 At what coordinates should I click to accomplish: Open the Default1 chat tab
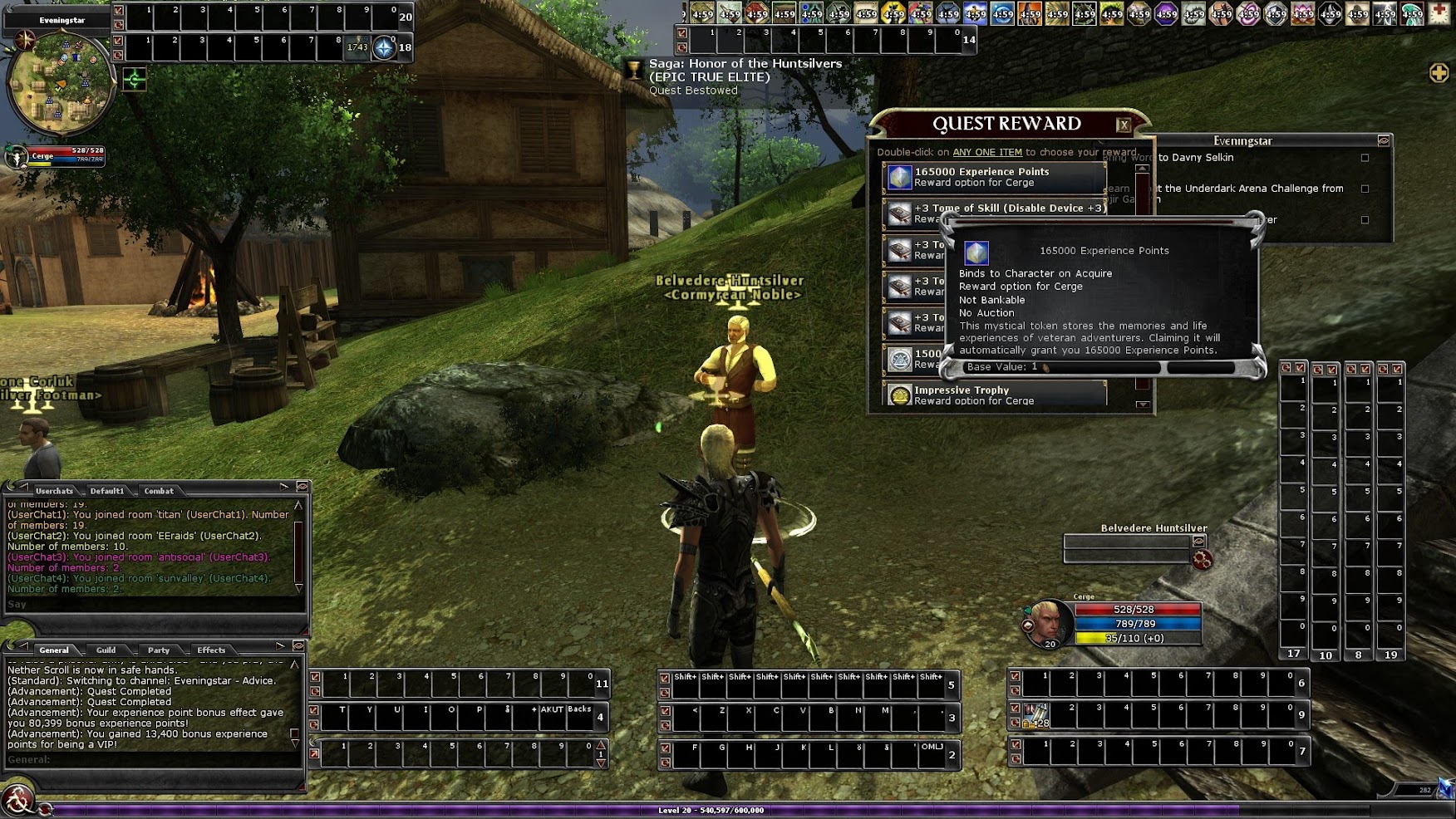coord(107,491)
